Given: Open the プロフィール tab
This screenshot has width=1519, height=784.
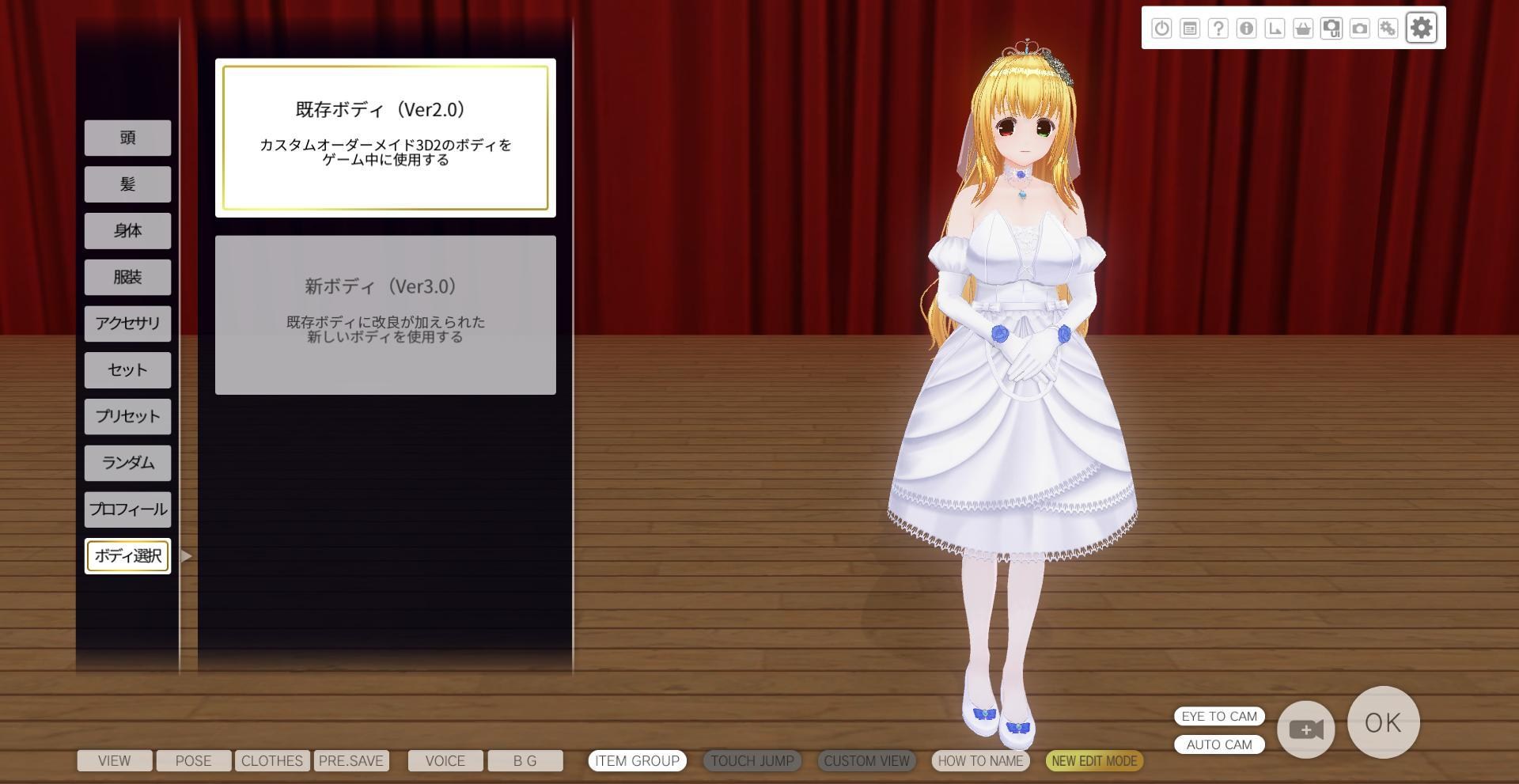Looking at the screenshot, I should point(127,509).
